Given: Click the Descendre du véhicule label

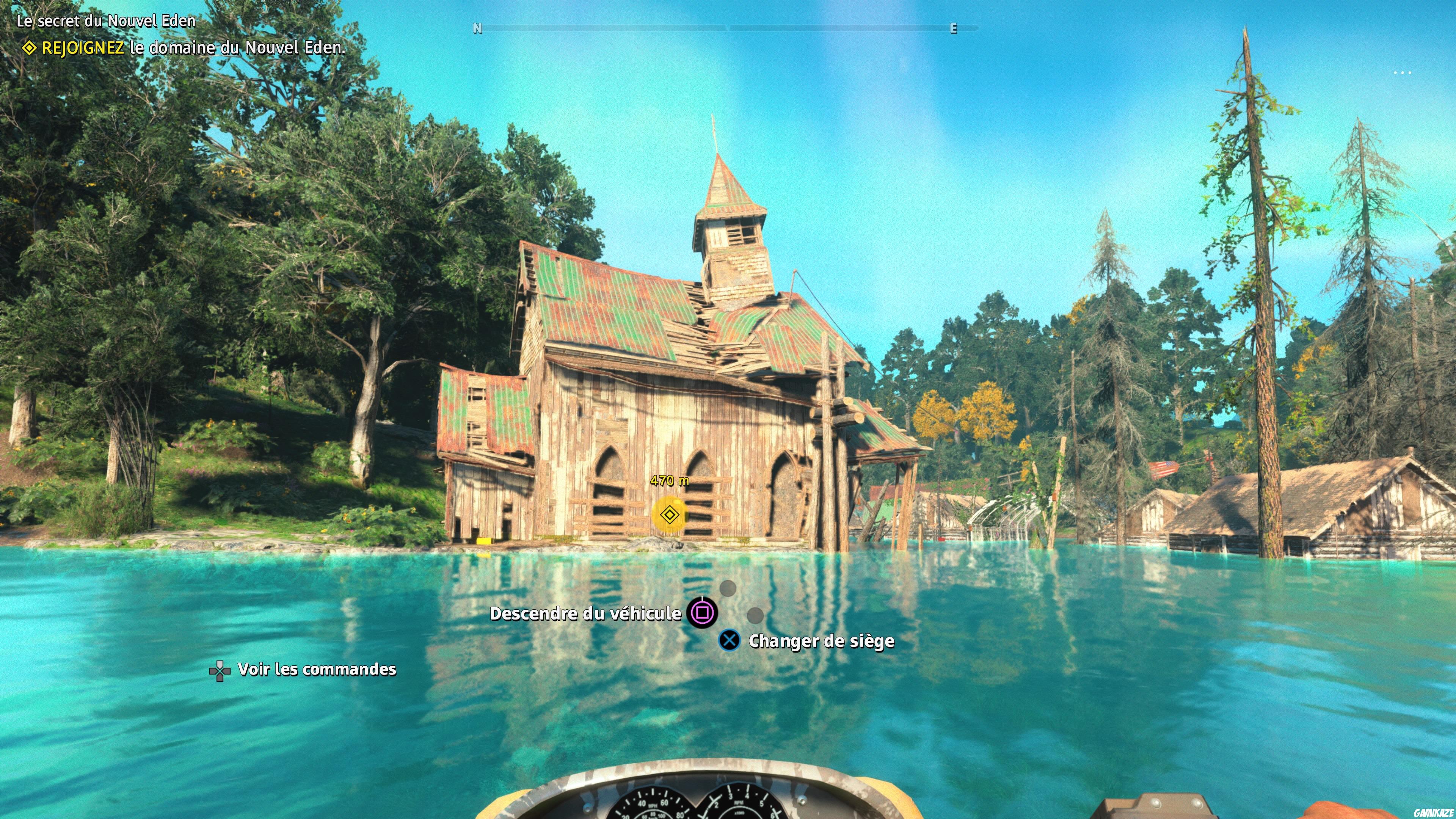Looking at the screenshot, I should 585,613.
